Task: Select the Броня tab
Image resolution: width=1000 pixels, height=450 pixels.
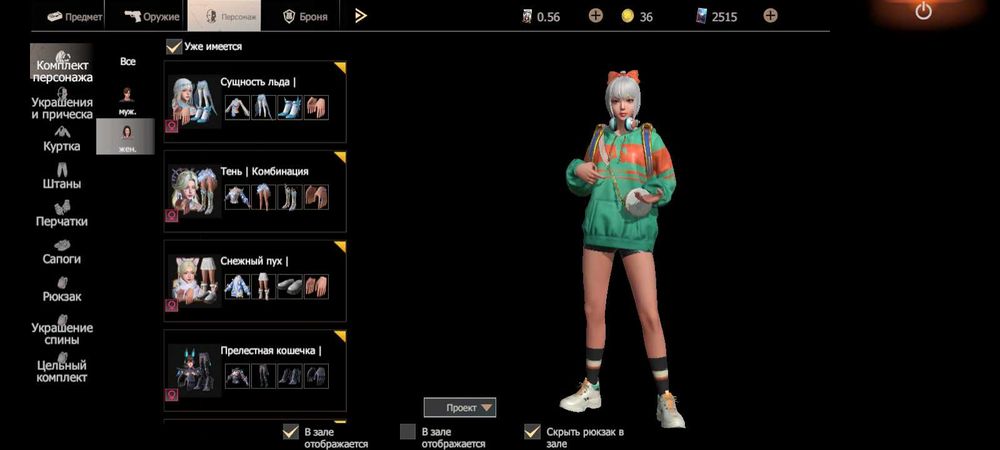Action: [305, 16]
